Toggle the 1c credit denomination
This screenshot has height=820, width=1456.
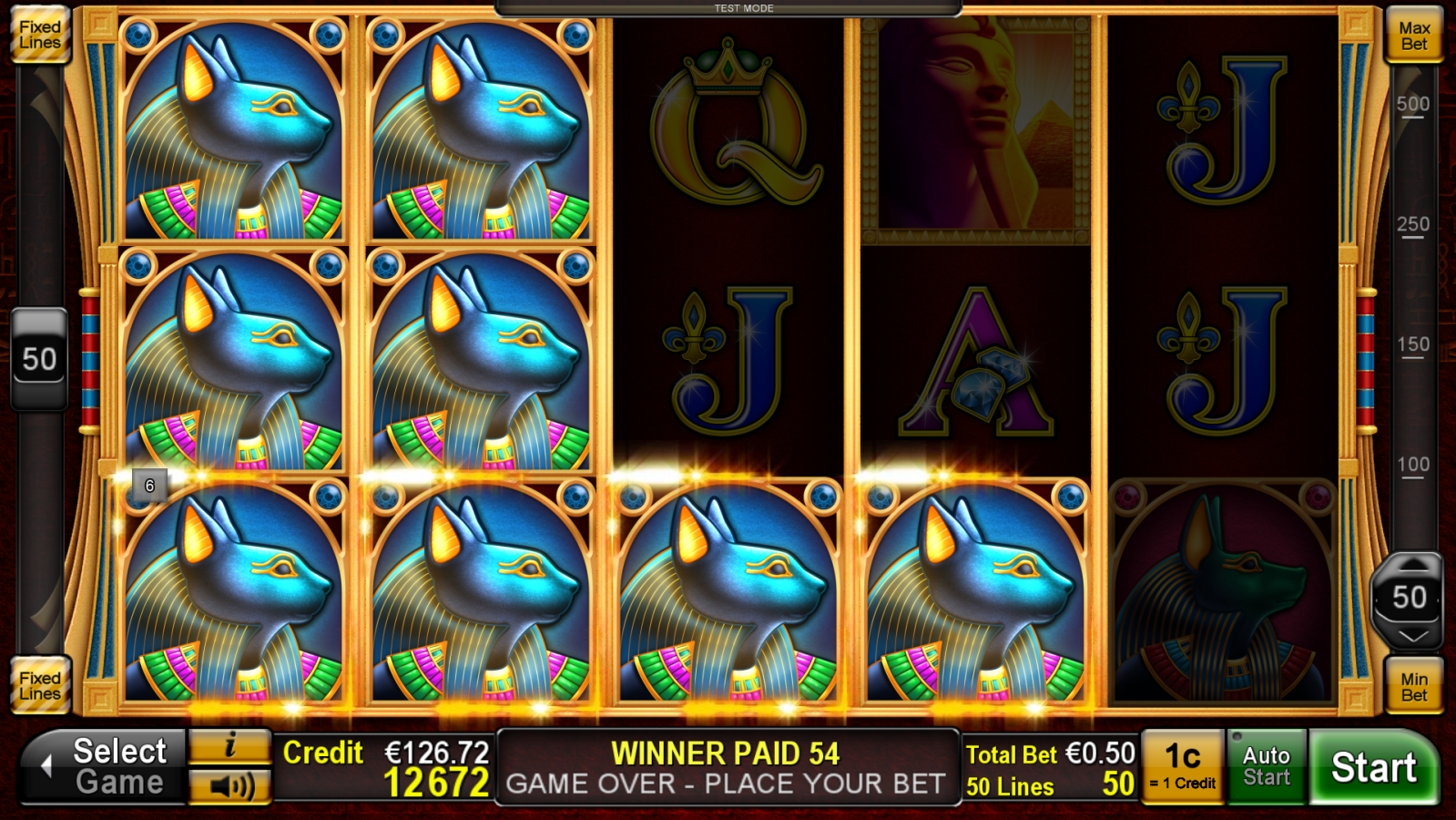coord(1184,764)
